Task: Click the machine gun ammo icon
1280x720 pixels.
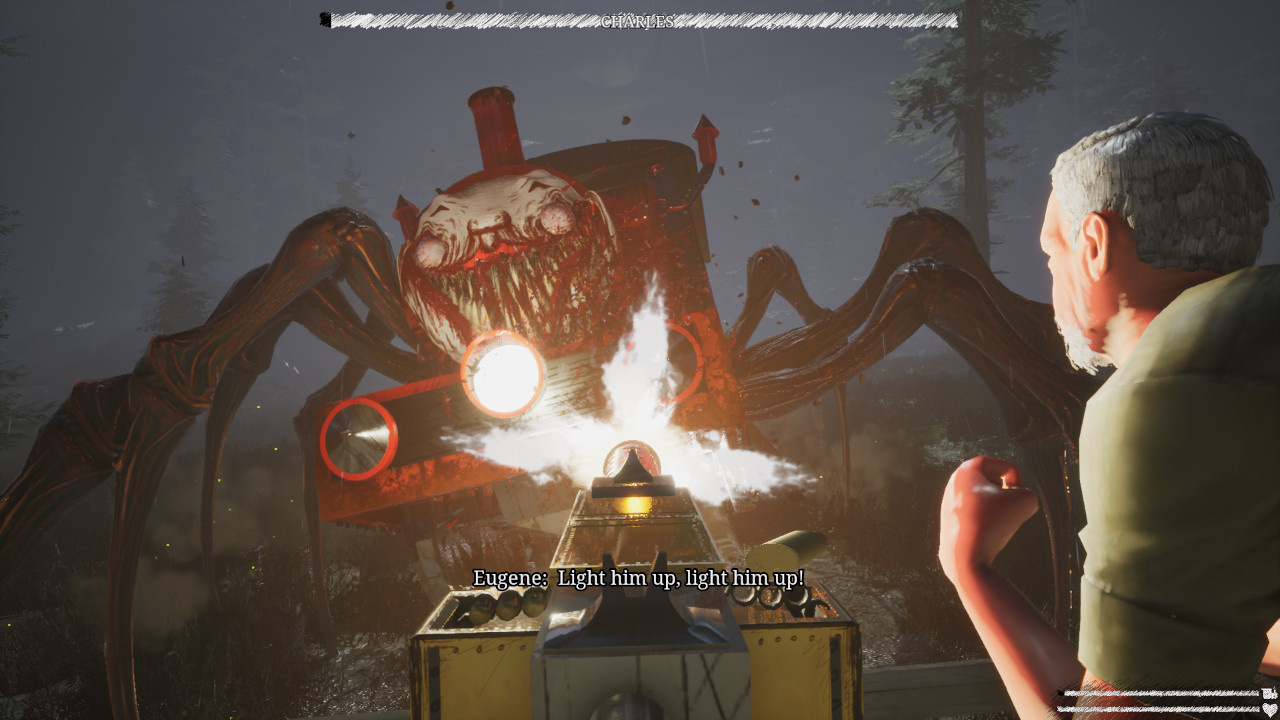Action: tap(1267, 693)
